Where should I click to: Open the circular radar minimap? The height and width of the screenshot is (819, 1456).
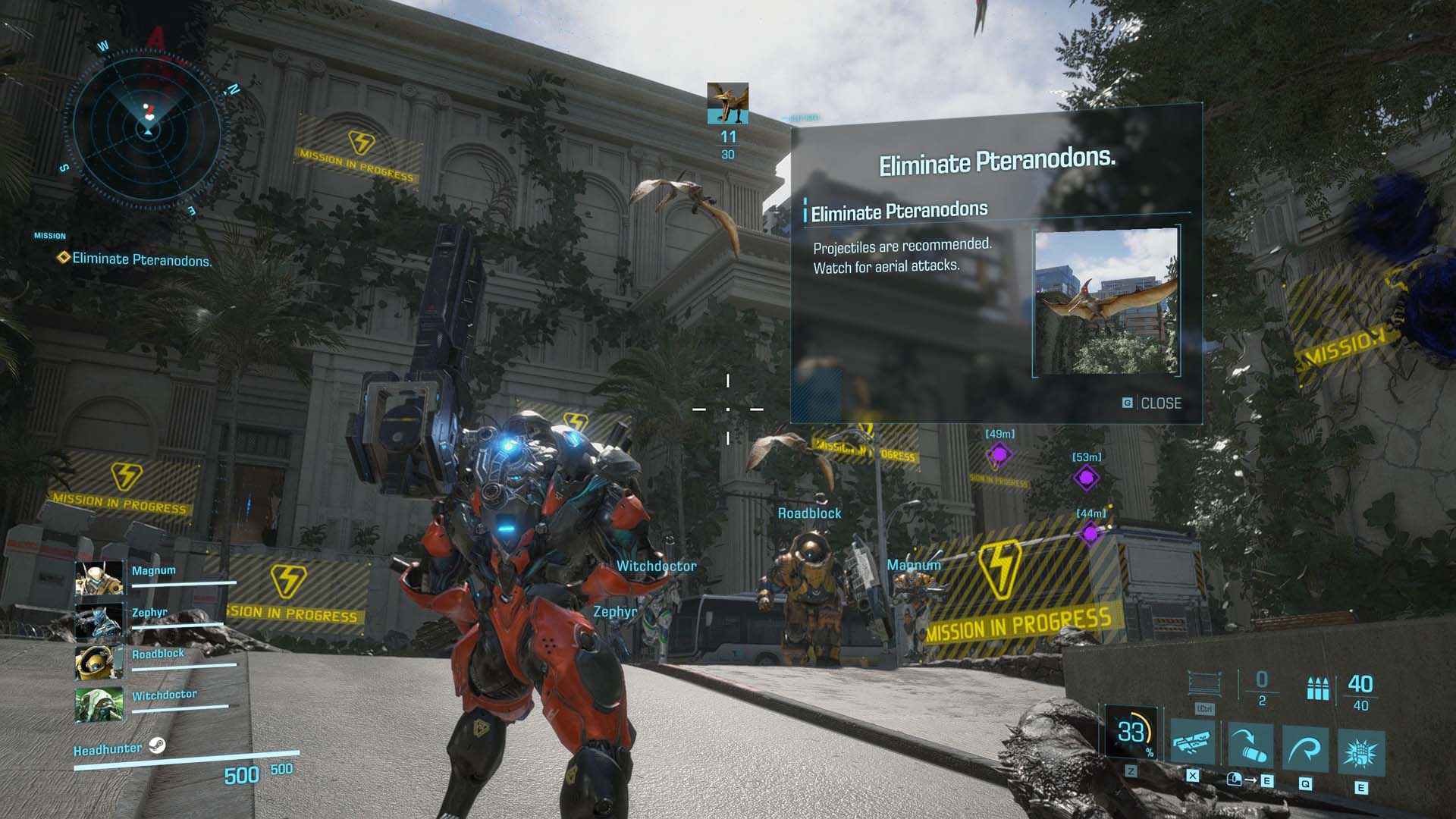(x=148, y=127)
